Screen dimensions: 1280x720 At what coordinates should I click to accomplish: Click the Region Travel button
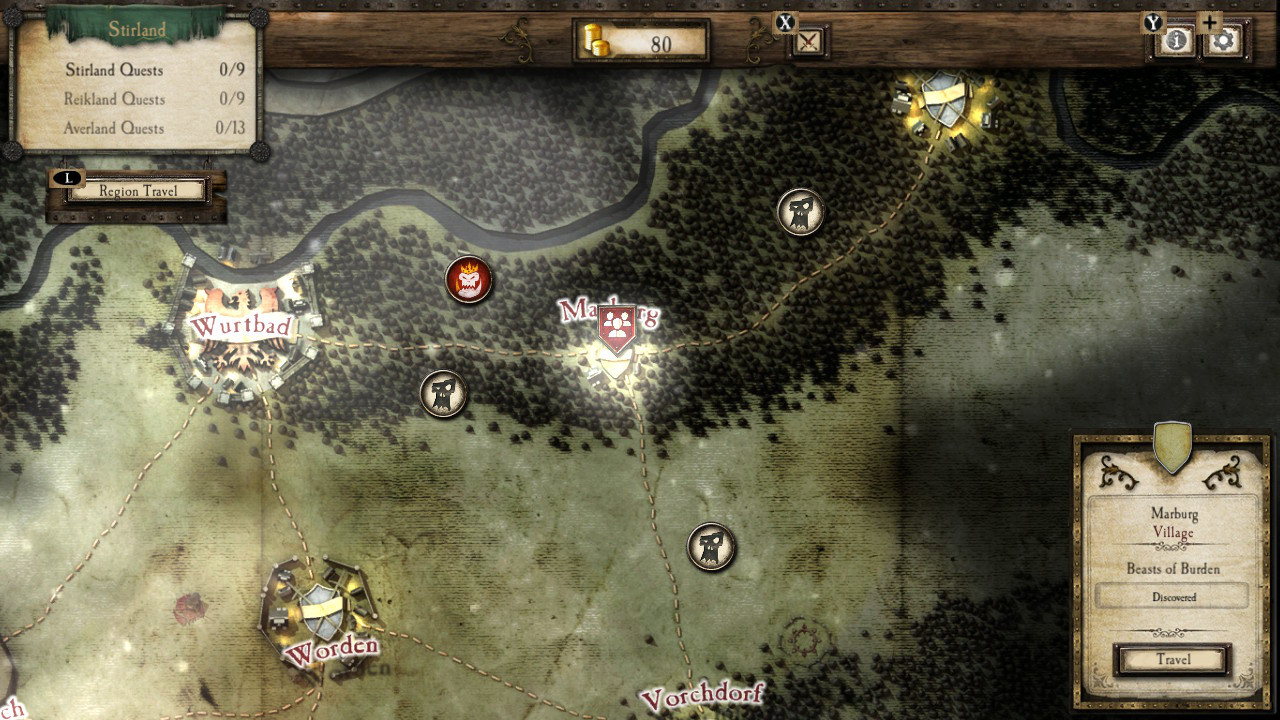(136, 190)
